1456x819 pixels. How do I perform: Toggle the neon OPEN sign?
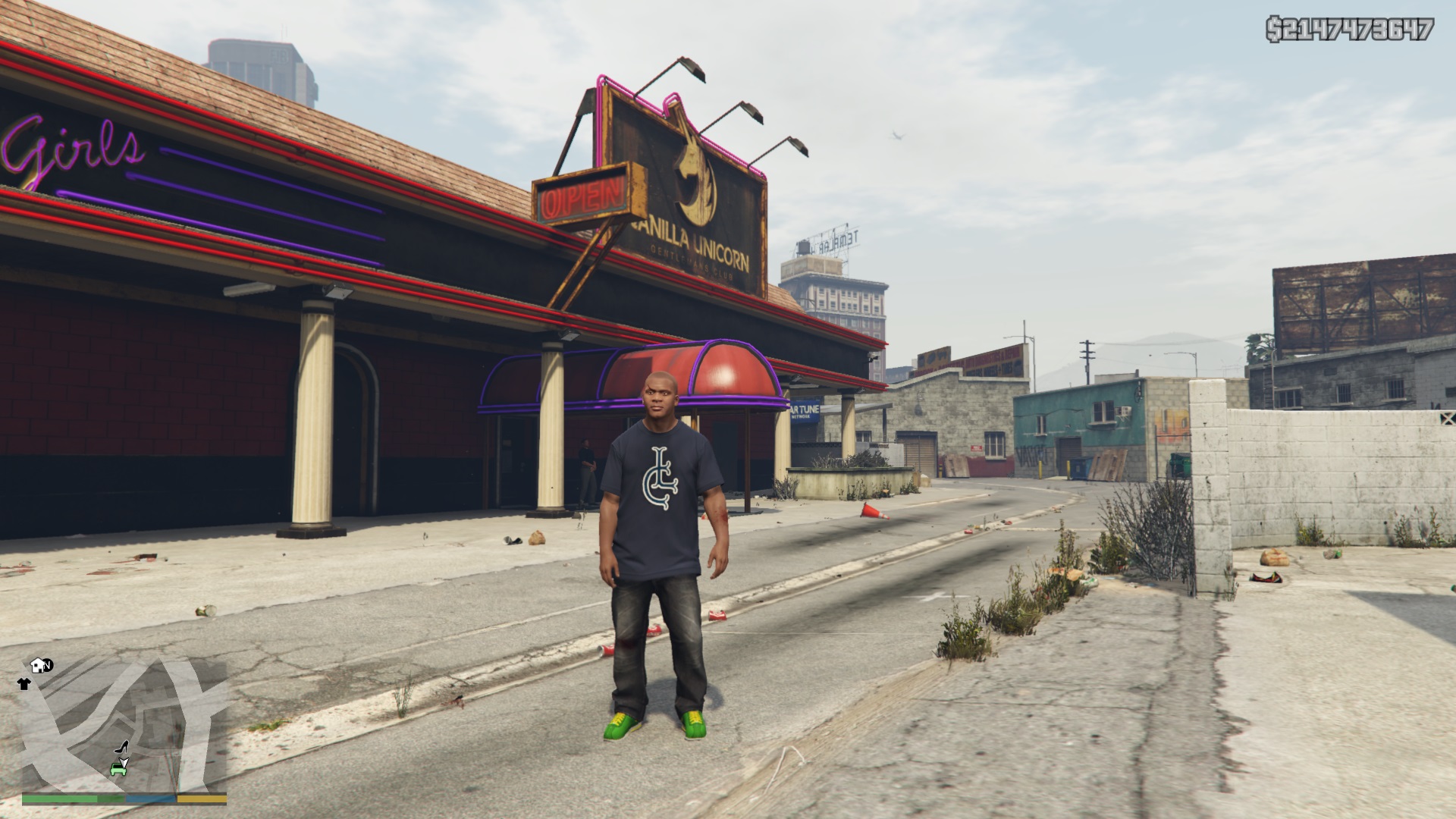pos(579,196)
